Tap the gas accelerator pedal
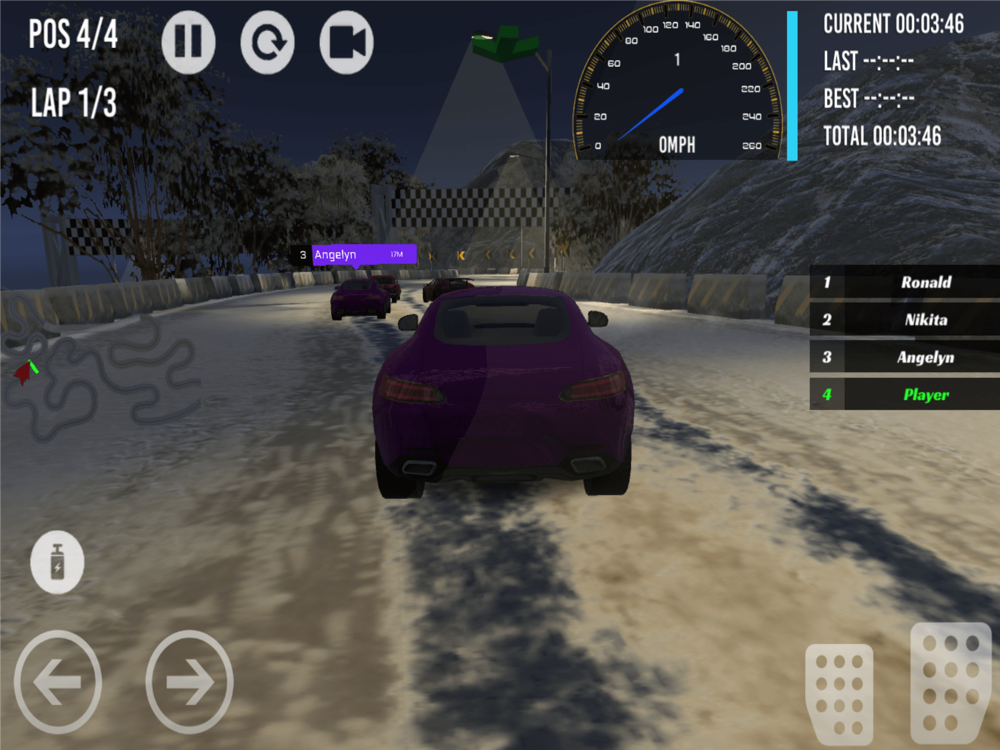 click(950, 682)
